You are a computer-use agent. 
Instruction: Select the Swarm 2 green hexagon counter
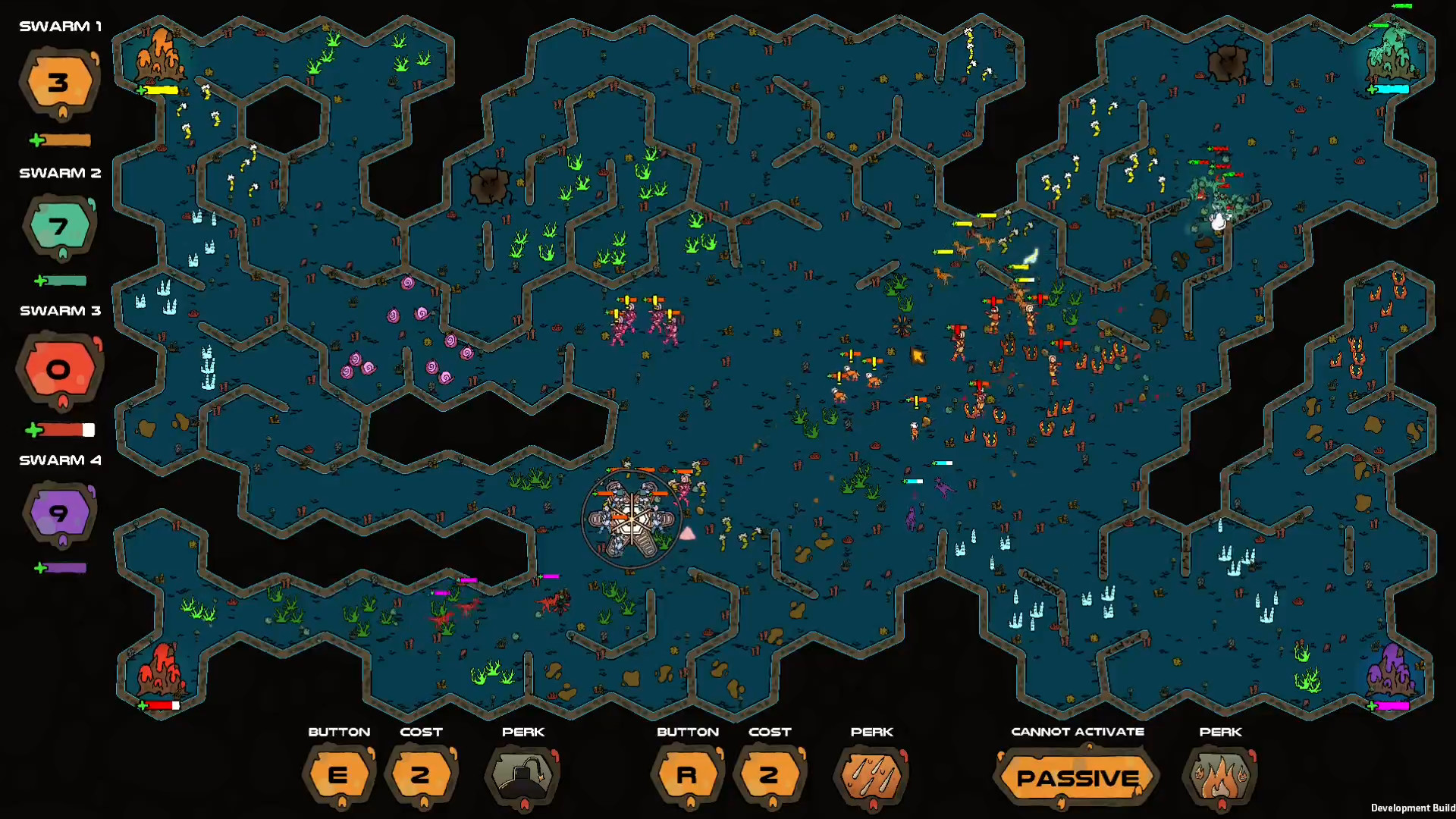(x=59, y=226)
